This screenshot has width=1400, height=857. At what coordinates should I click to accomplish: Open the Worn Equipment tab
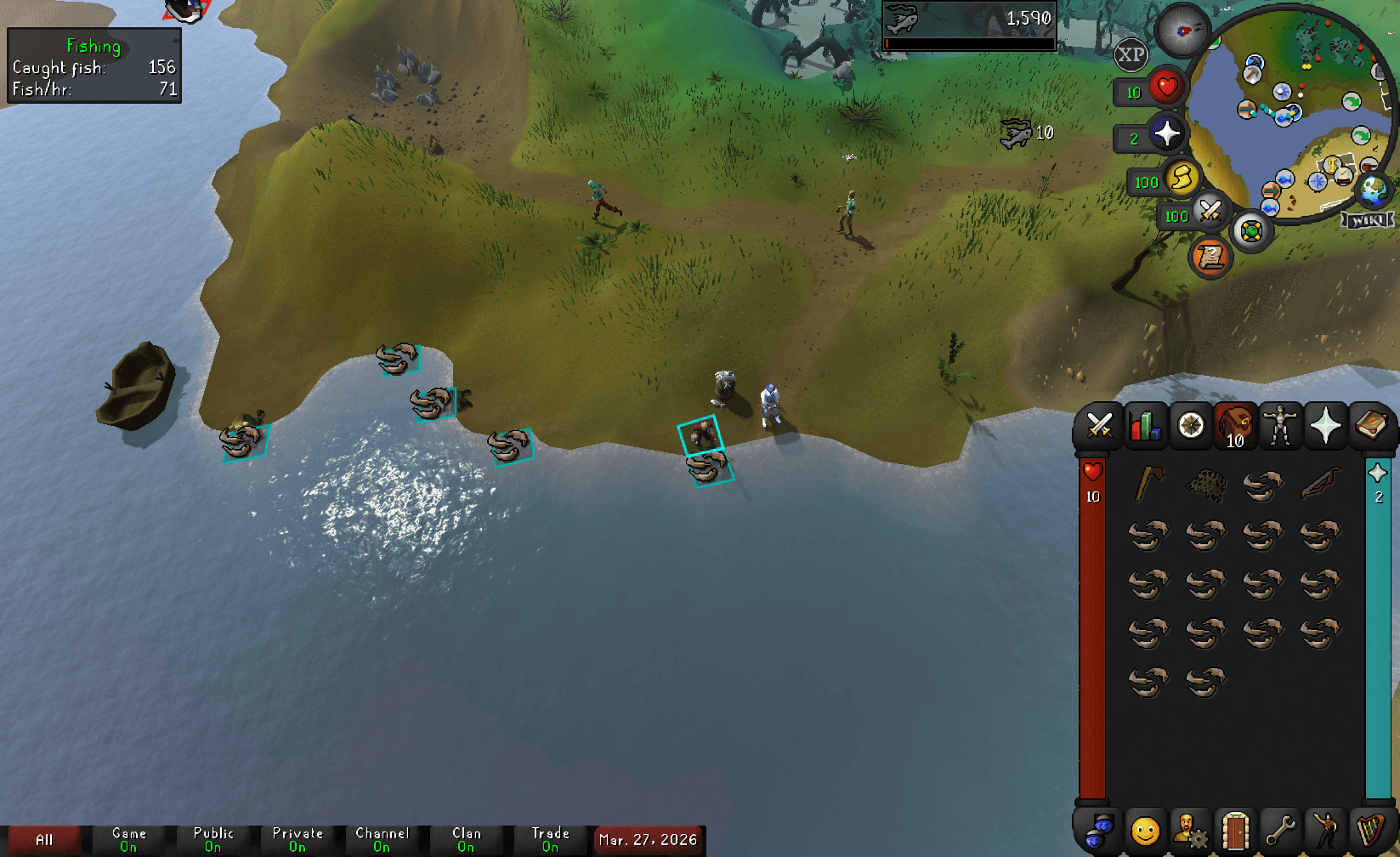(1280, 425)
